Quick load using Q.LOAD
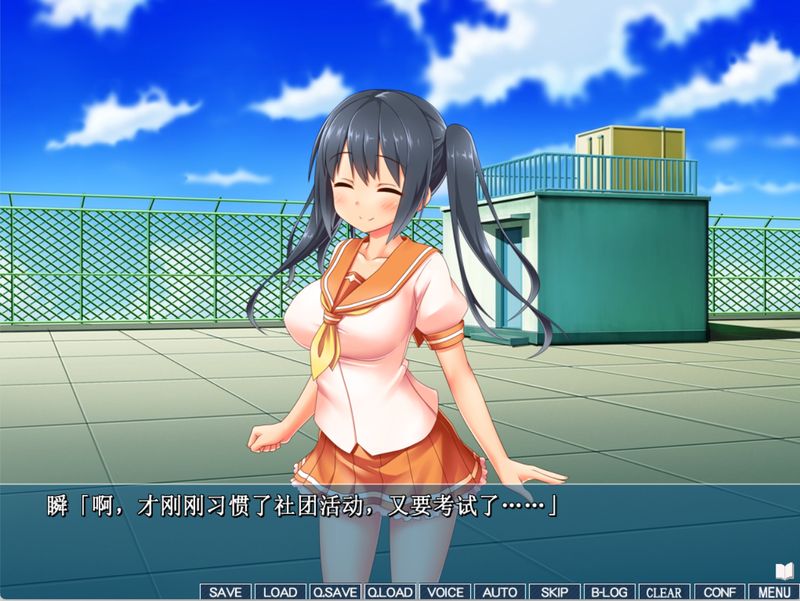 (x=390, y=592)
